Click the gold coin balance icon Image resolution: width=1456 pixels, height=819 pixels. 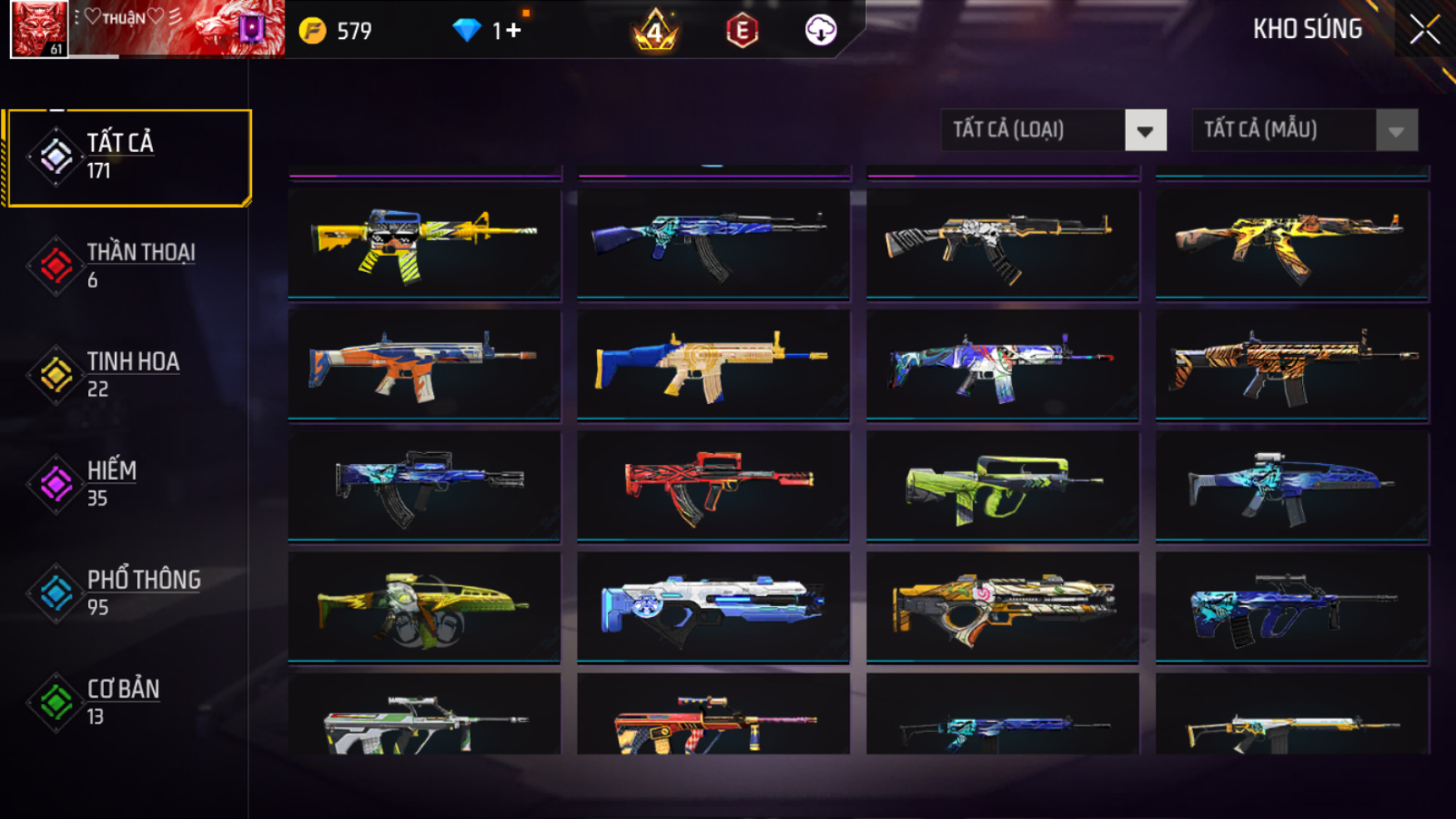click(313, 32)
